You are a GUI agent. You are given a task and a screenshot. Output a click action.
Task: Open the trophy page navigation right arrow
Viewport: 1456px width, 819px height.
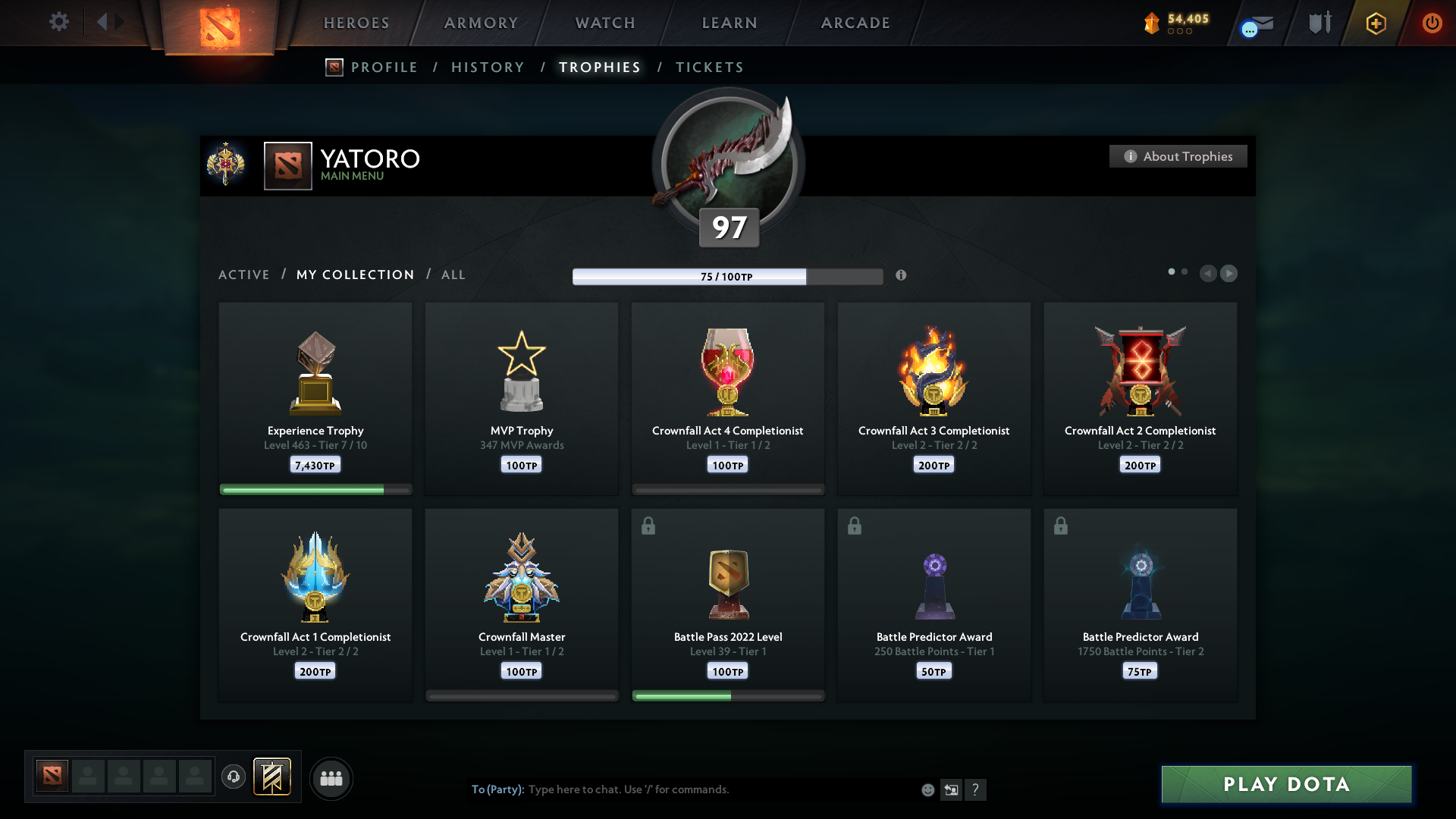pyautogui.click(x=1229, y=274)
